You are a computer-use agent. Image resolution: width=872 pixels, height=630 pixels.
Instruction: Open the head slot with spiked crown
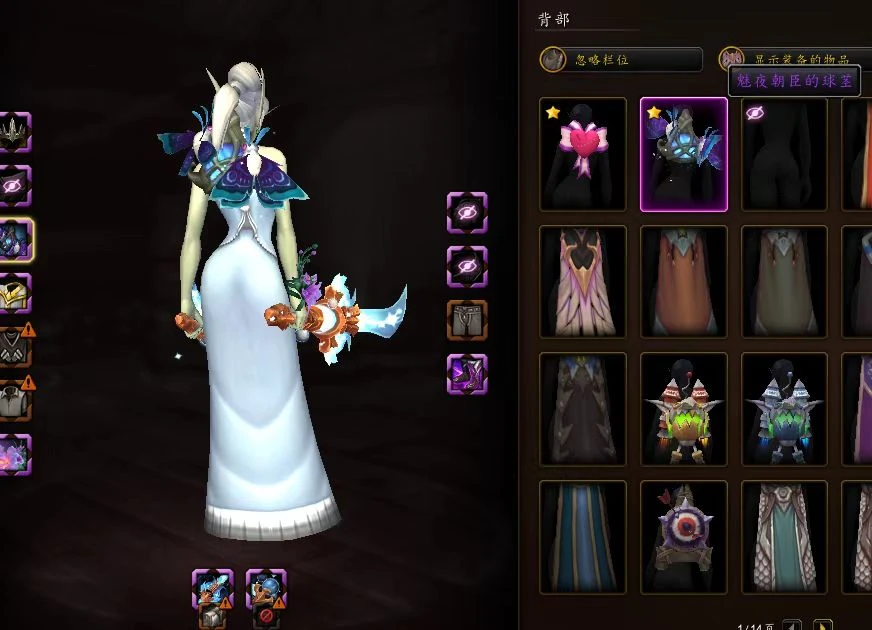(14, 131)
